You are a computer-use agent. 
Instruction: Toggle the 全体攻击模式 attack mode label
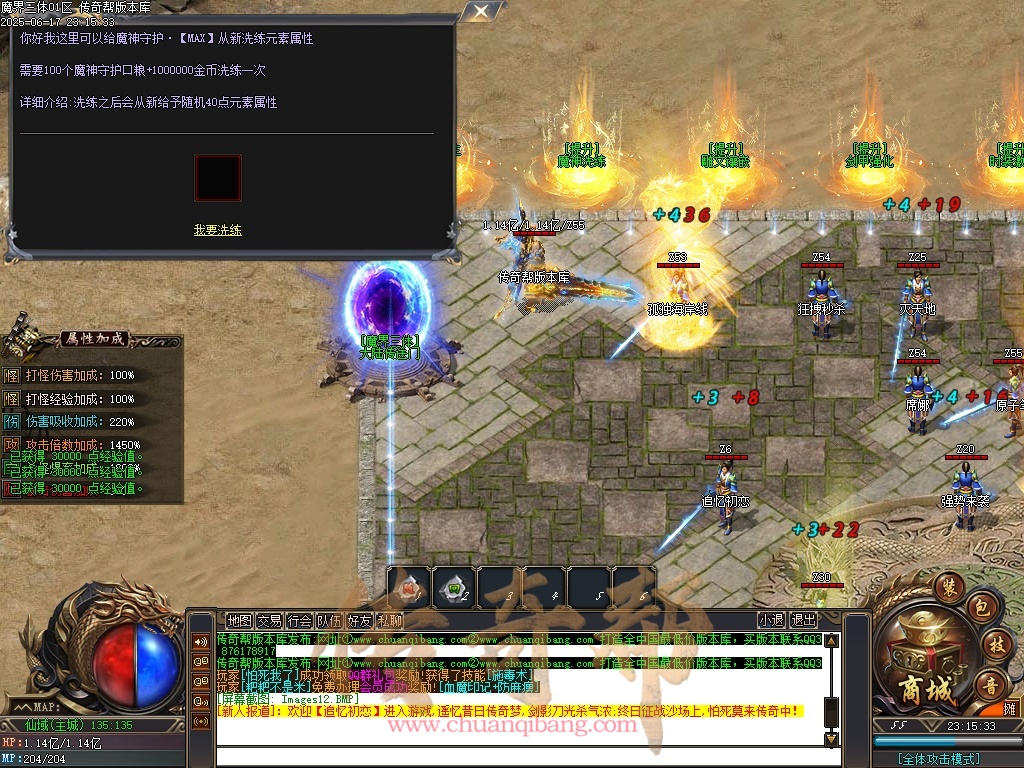[x=938, y=759]
